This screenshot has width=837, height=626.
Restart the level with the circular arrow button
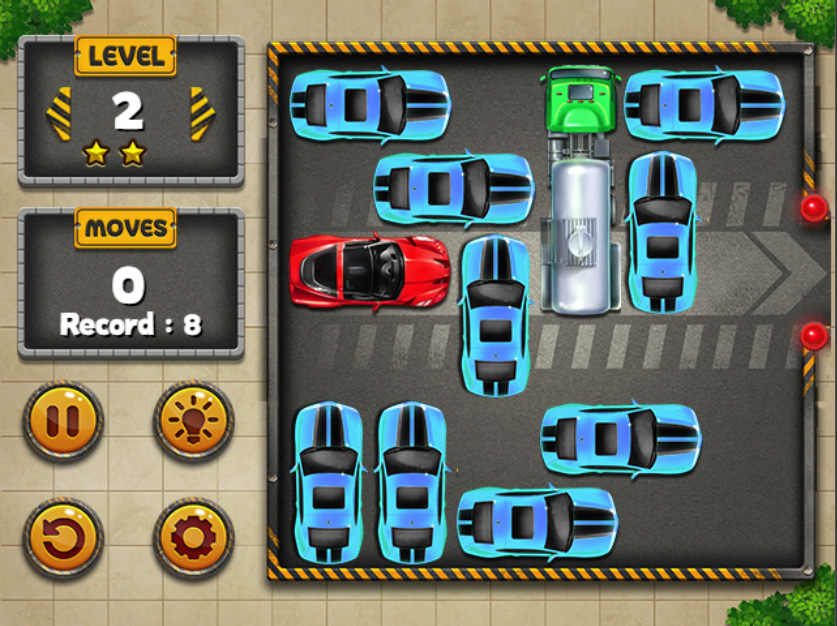(x=63, y=538)
